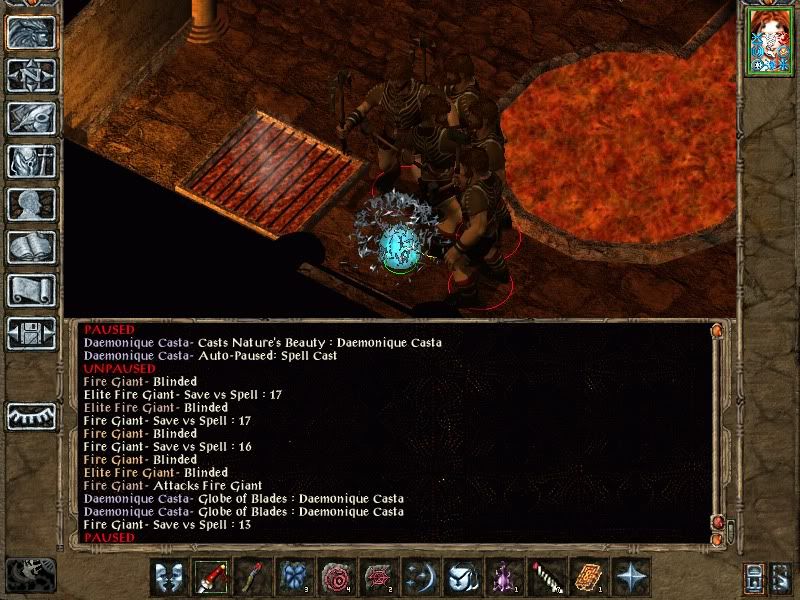This screenshot has width=800, height=600.
Task: Show the character record bust button
Action: [x=30, y=204]
